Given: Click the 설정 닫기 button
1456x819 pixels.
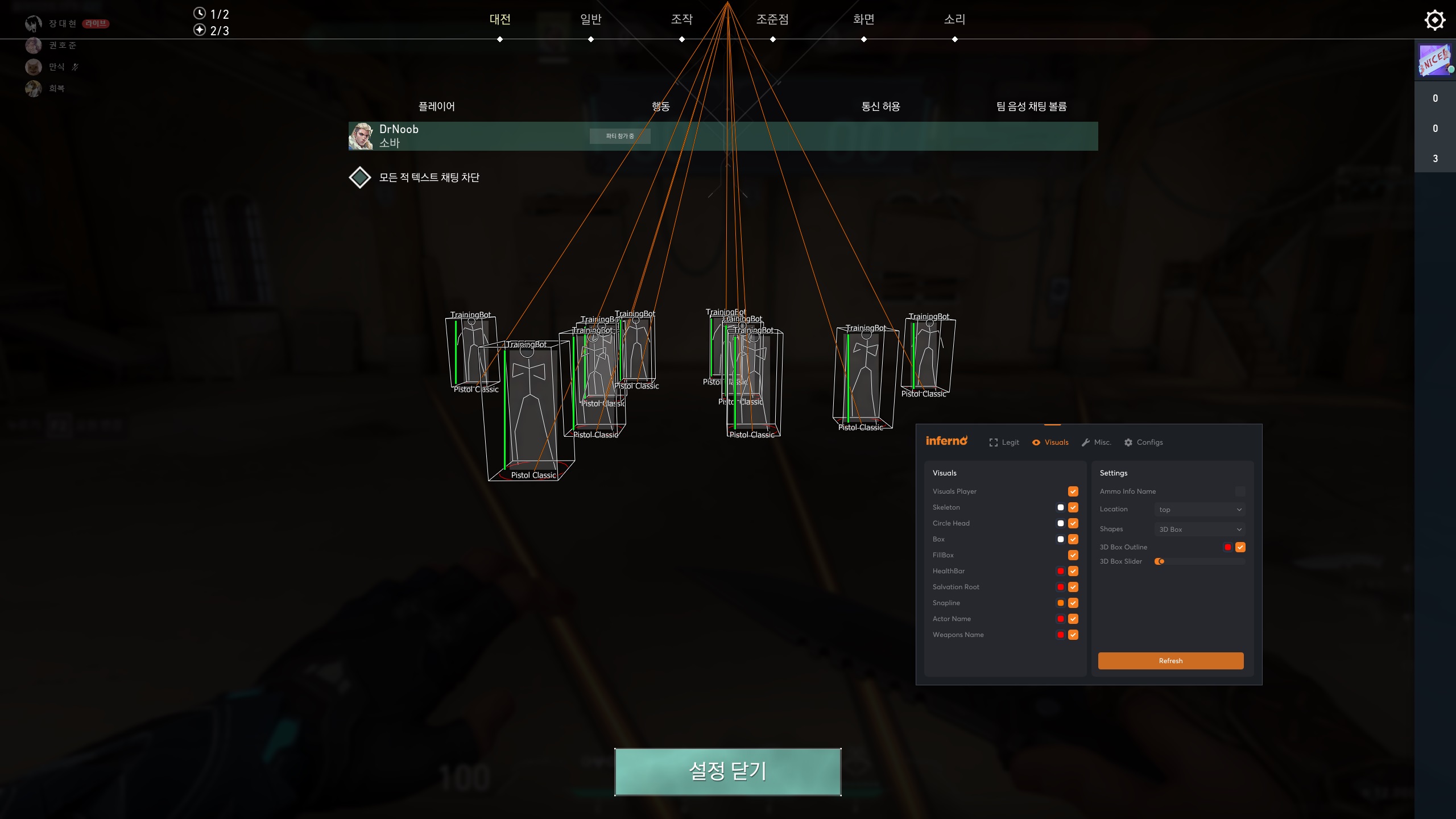Looking at the screenshot, I should coord(728,772).
